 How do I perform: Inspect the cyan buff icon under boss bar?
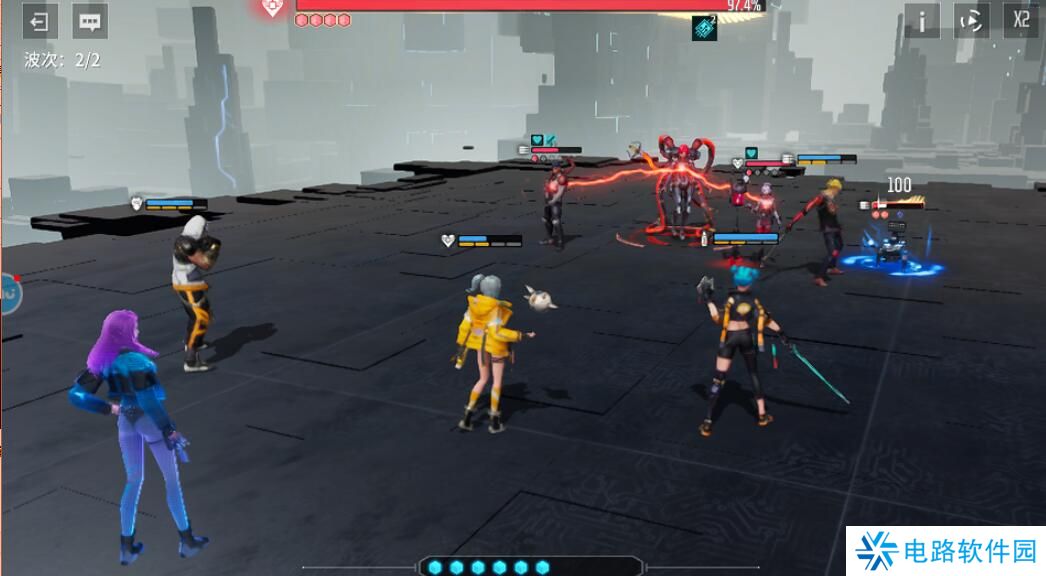(x=704, y=29)
